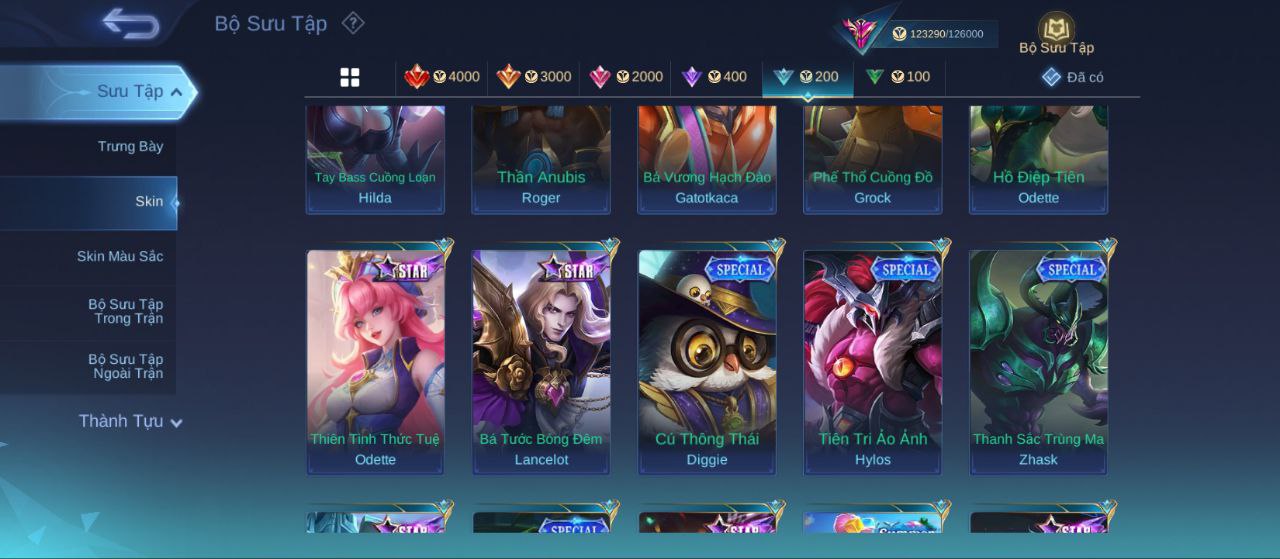Collapse the Sưu Tập menu section
Image resolution: width=1280 pixels, height=559 pixels.
pos(139,92)
